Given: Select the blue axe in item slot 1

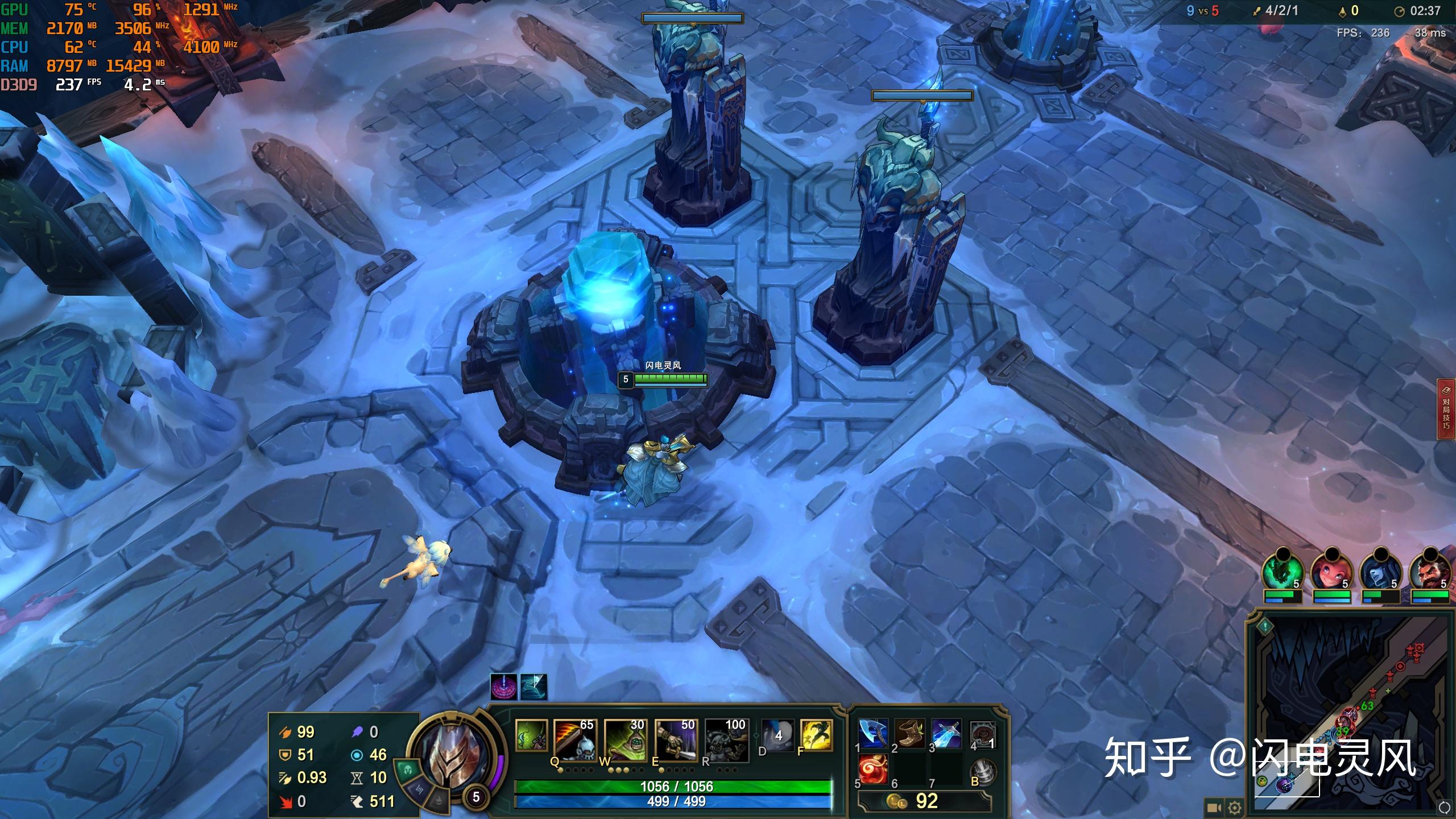Looking at the screenshot, I should coord(873,734).
